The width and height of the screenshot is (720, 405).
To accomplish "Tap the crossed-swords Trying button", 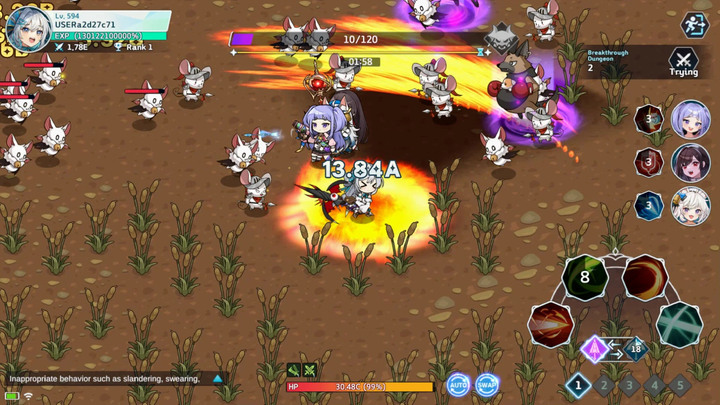I will [683, 62].
